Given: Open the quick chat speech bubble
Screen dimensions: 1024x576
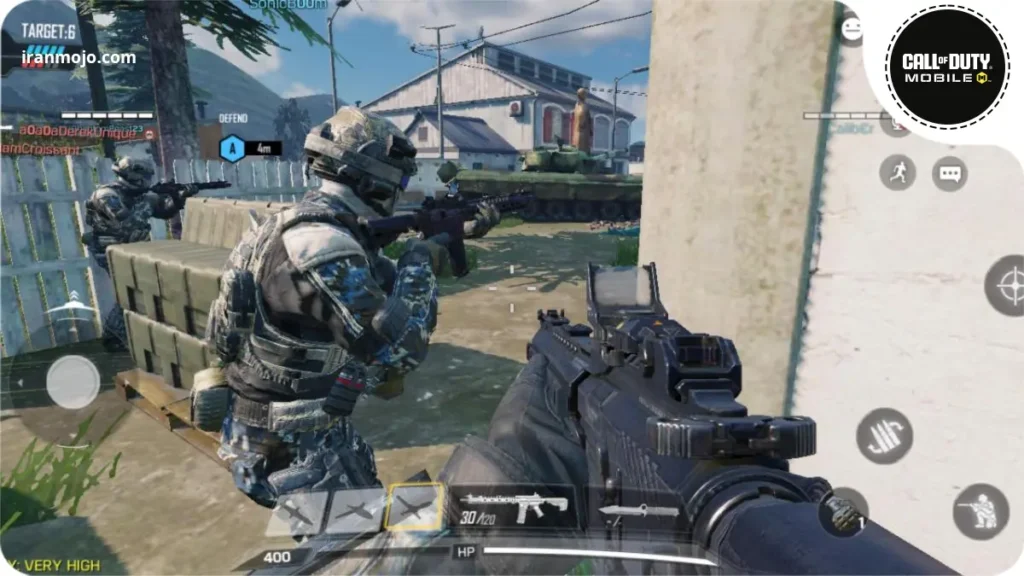Looking at the screenshot, I should coord(949,174).
